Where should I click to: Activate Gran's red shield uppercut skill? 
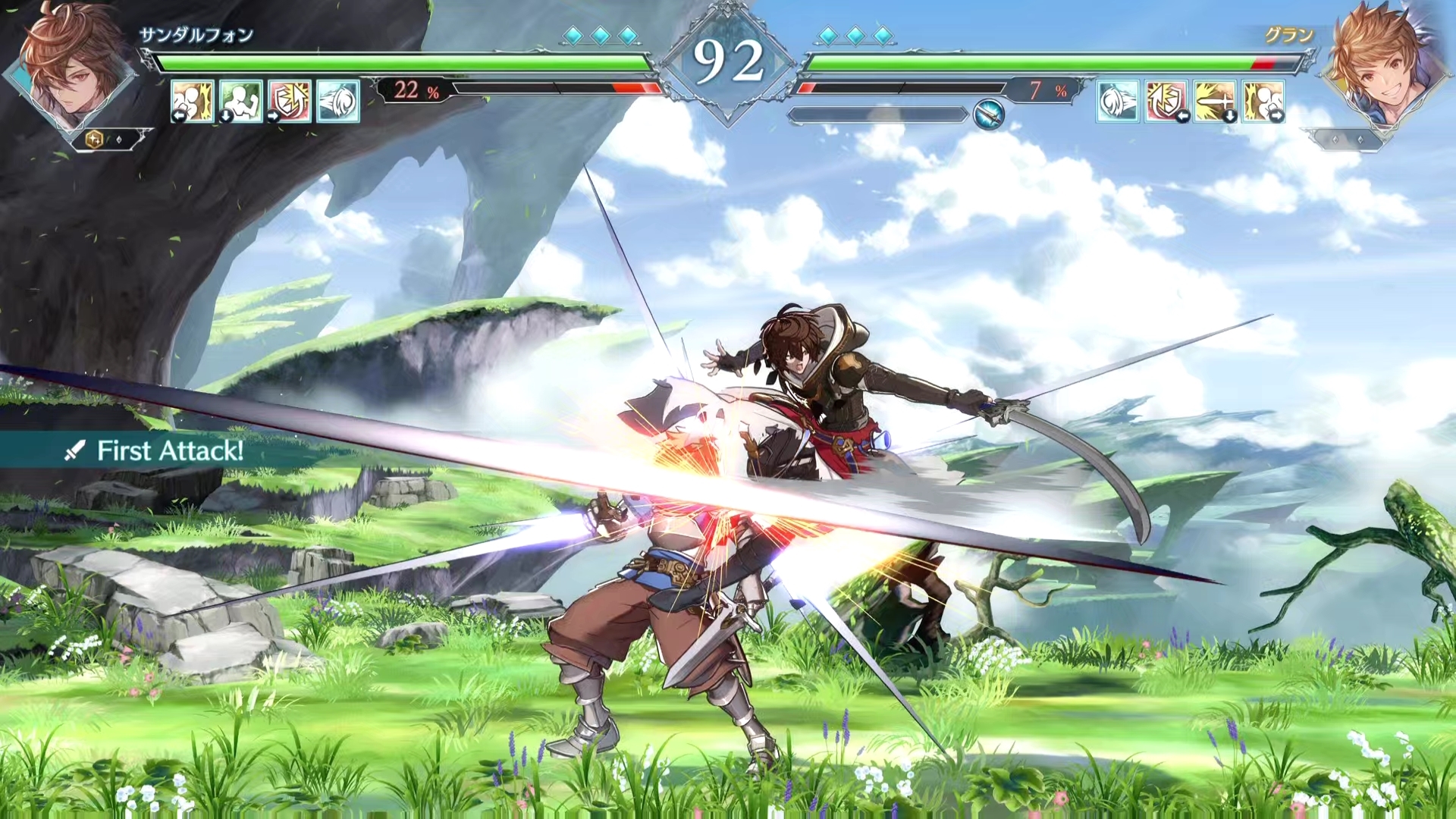[1166, 101]
